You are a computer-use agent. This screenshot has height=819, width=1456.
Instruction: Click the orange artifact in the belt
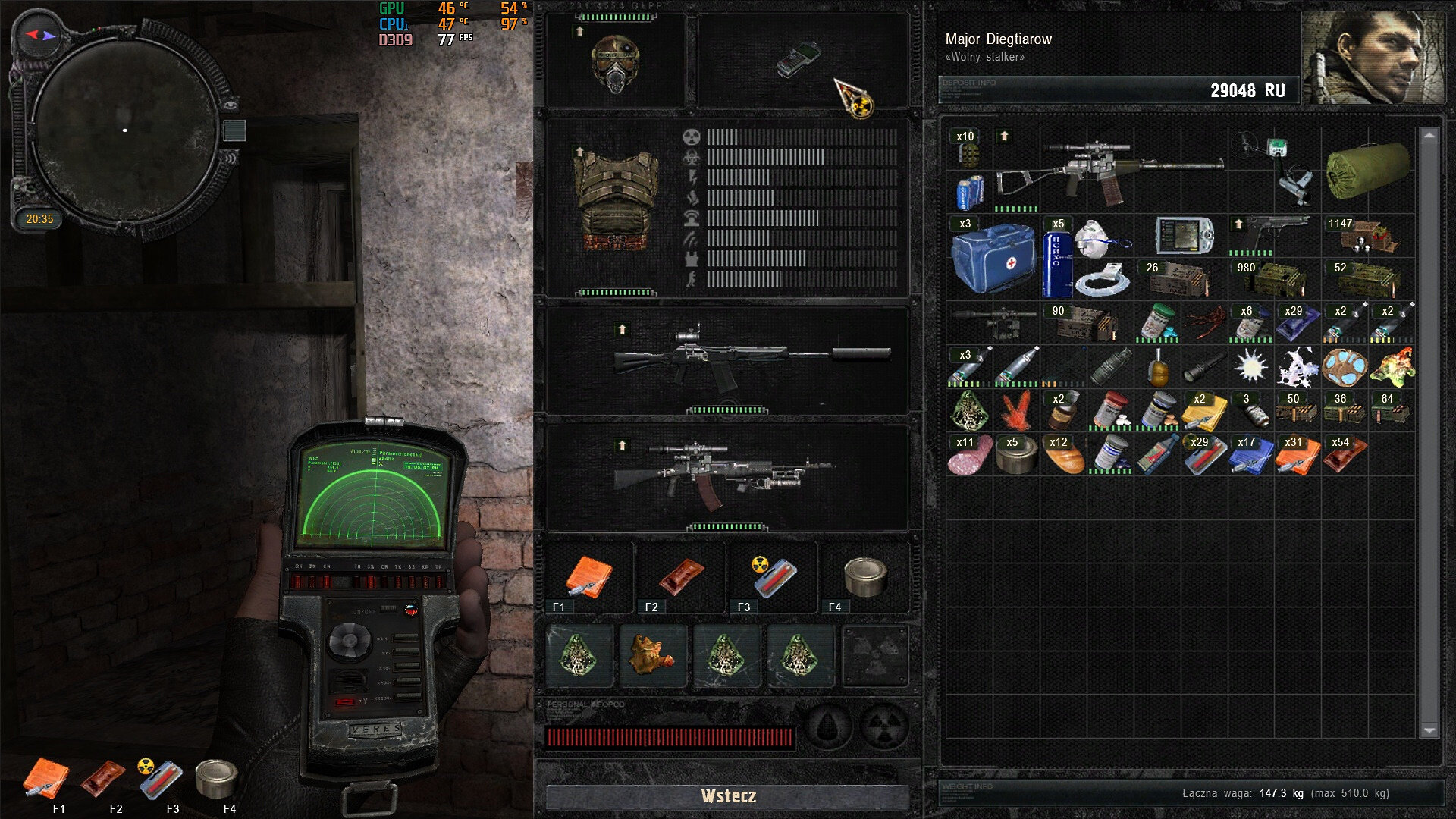pyautogui.click(x=652, y=654)
